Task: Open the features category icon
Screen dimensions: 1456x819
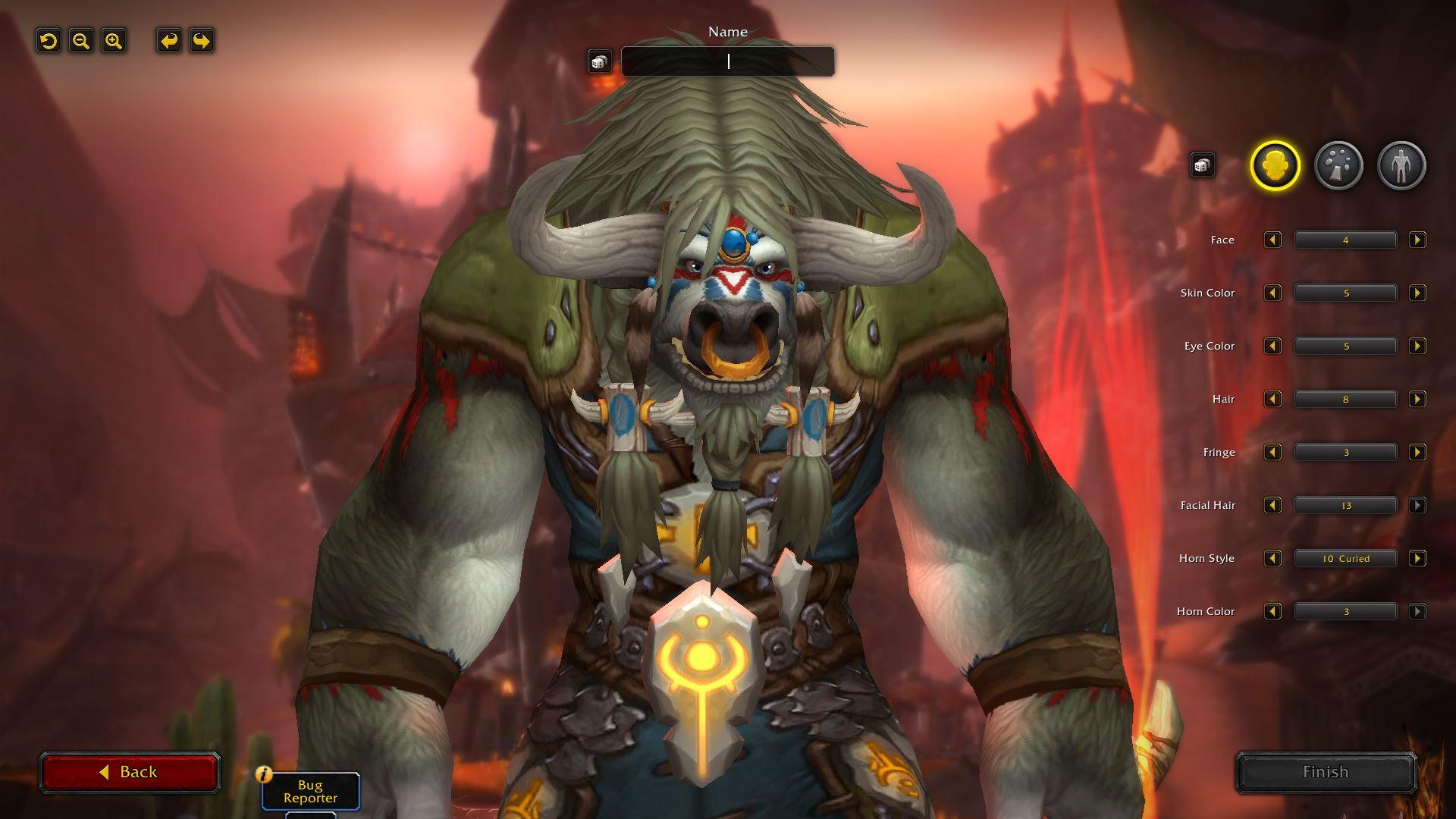Action: (x=1340, y=165)
